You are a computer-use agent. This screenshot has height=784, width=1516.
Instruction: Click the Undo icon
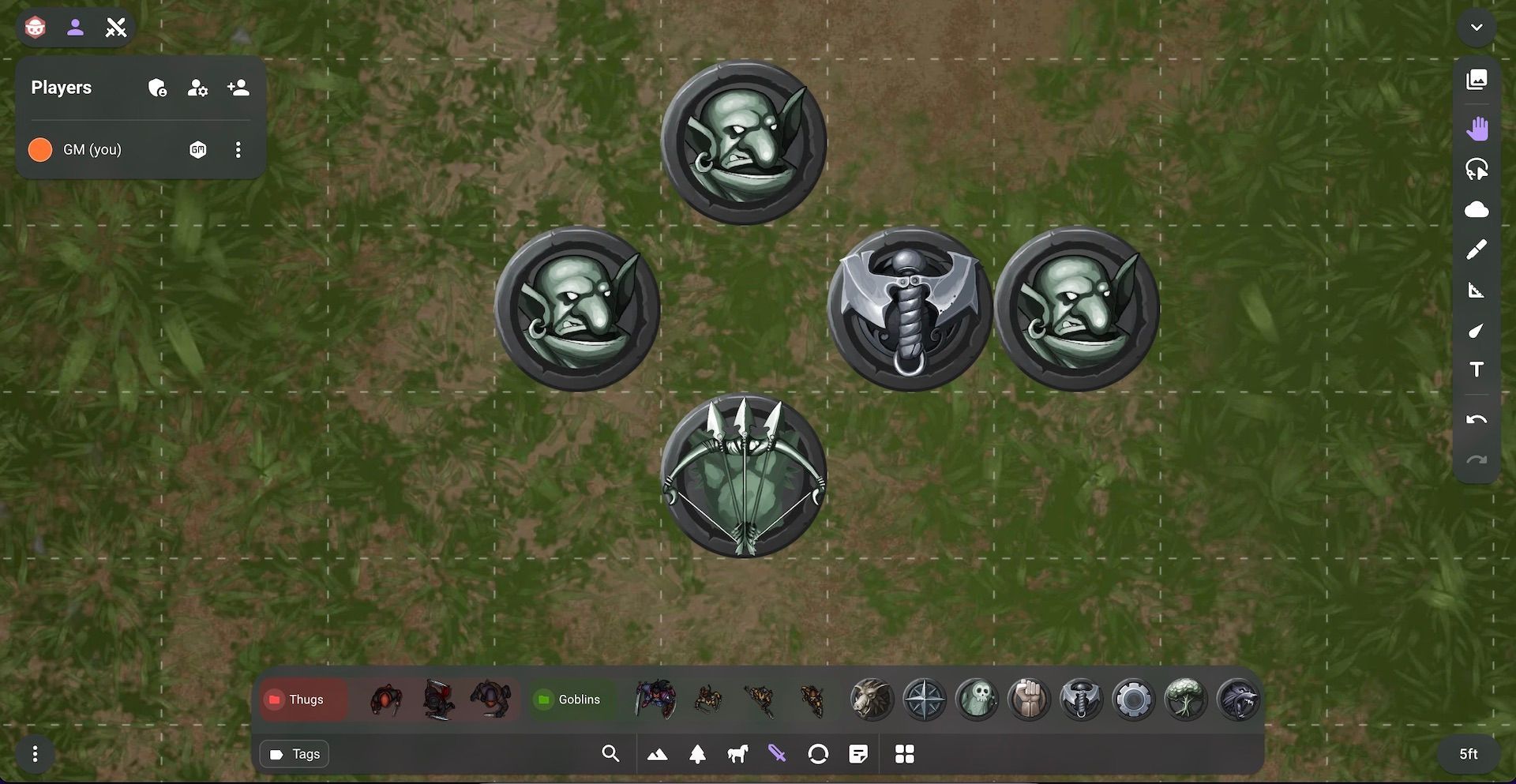(x=1477, y=418)
